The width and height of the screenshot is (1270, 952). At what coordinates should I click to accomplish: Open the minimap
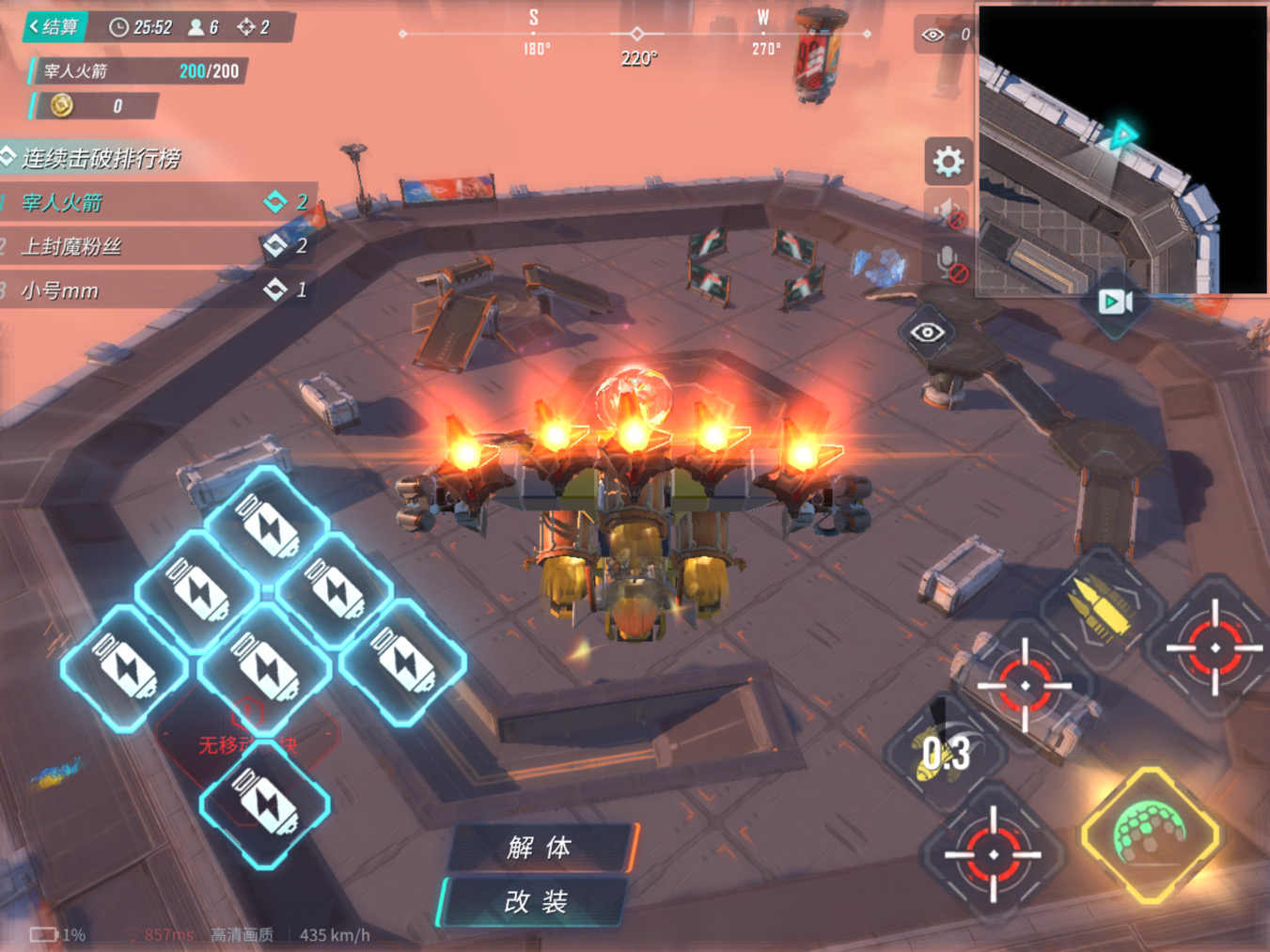[x=1122, y=148]
